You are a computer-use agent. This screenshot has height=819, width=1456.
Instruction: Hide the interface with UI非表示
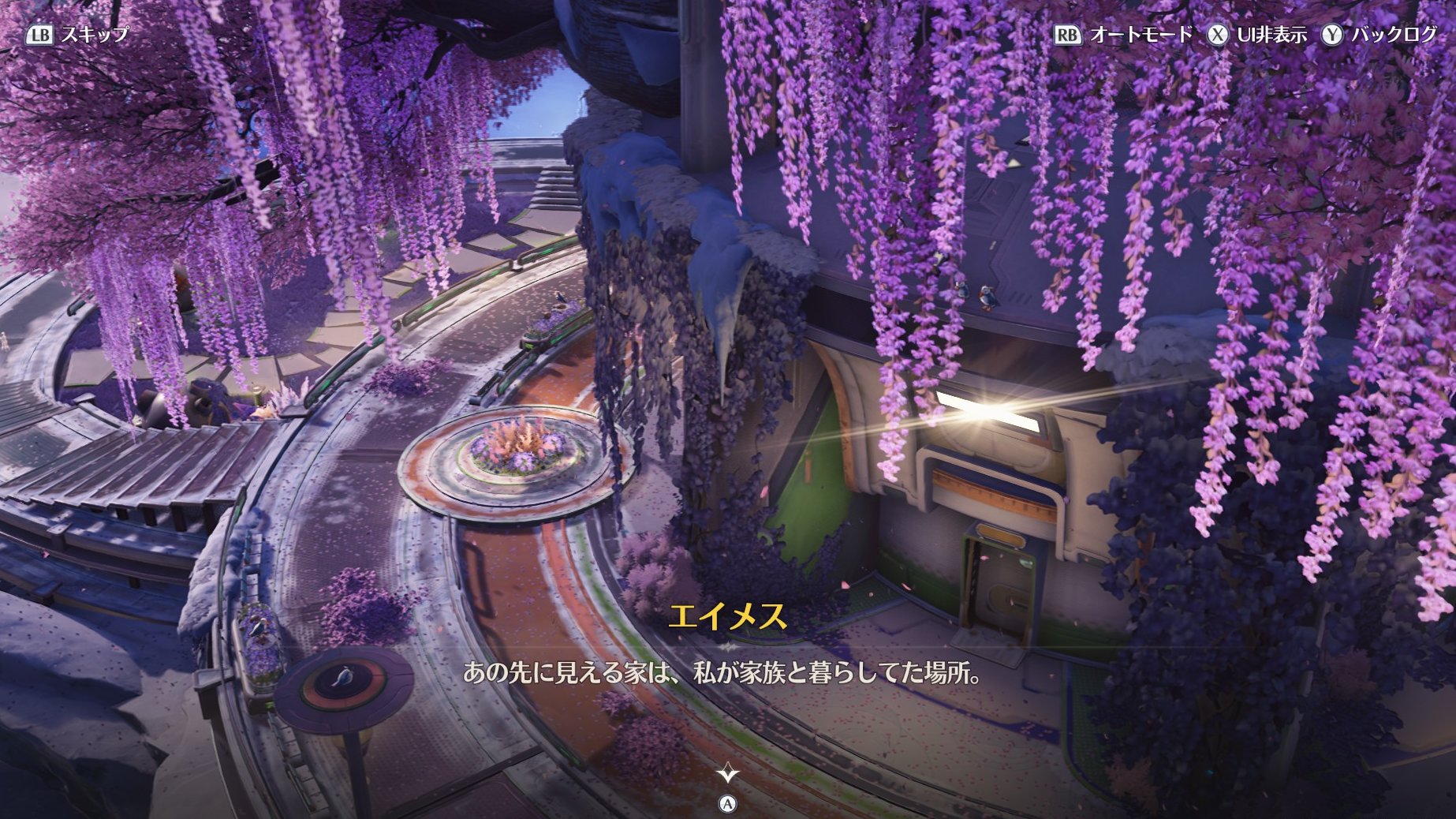point(1259,35)
